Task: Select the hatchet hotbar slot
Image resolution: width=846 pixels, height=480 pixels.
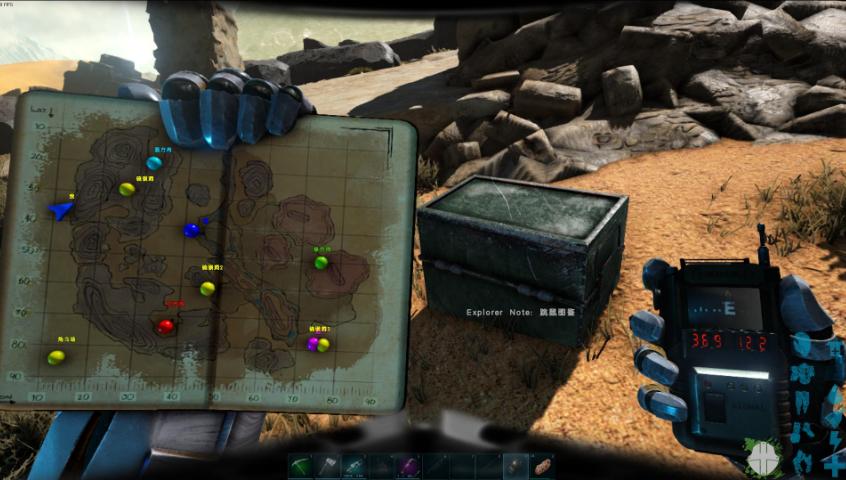Action: (329, 465)
